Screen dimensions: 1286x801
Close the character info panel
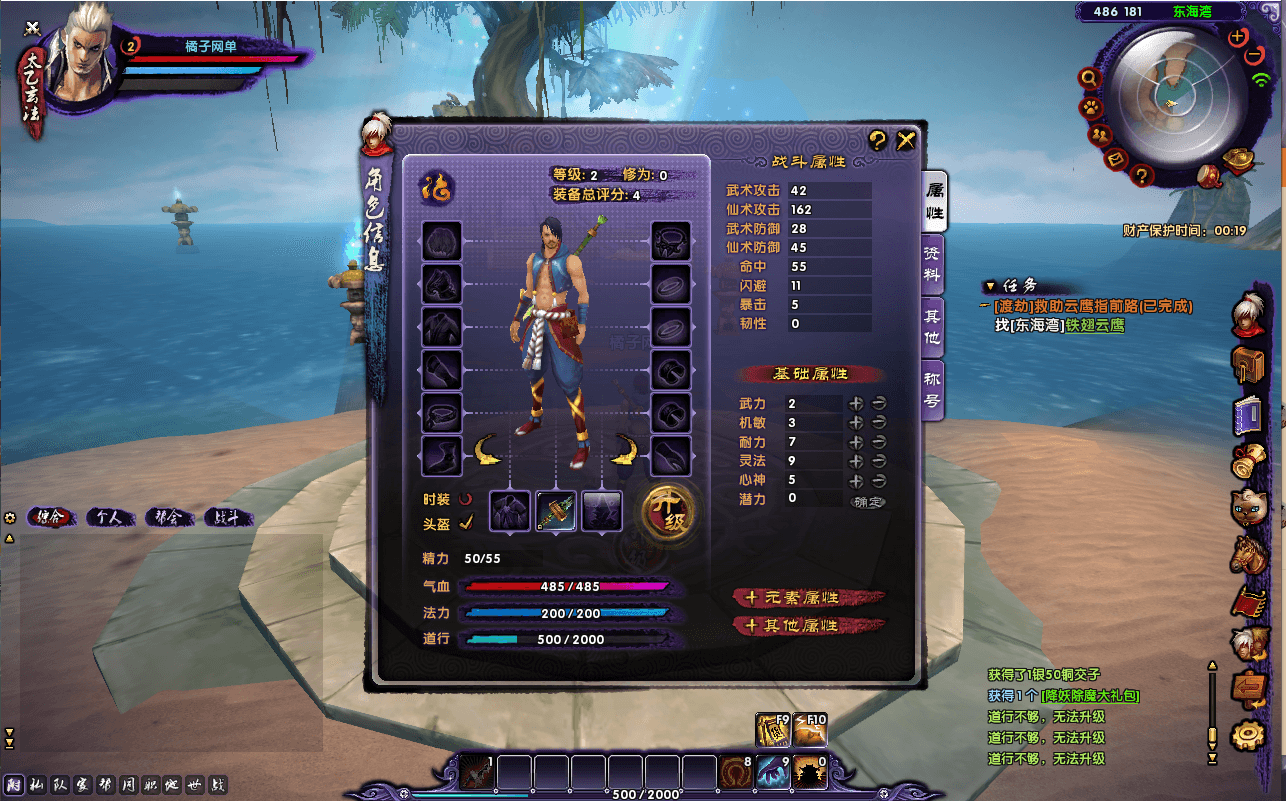tap(906, 141)
